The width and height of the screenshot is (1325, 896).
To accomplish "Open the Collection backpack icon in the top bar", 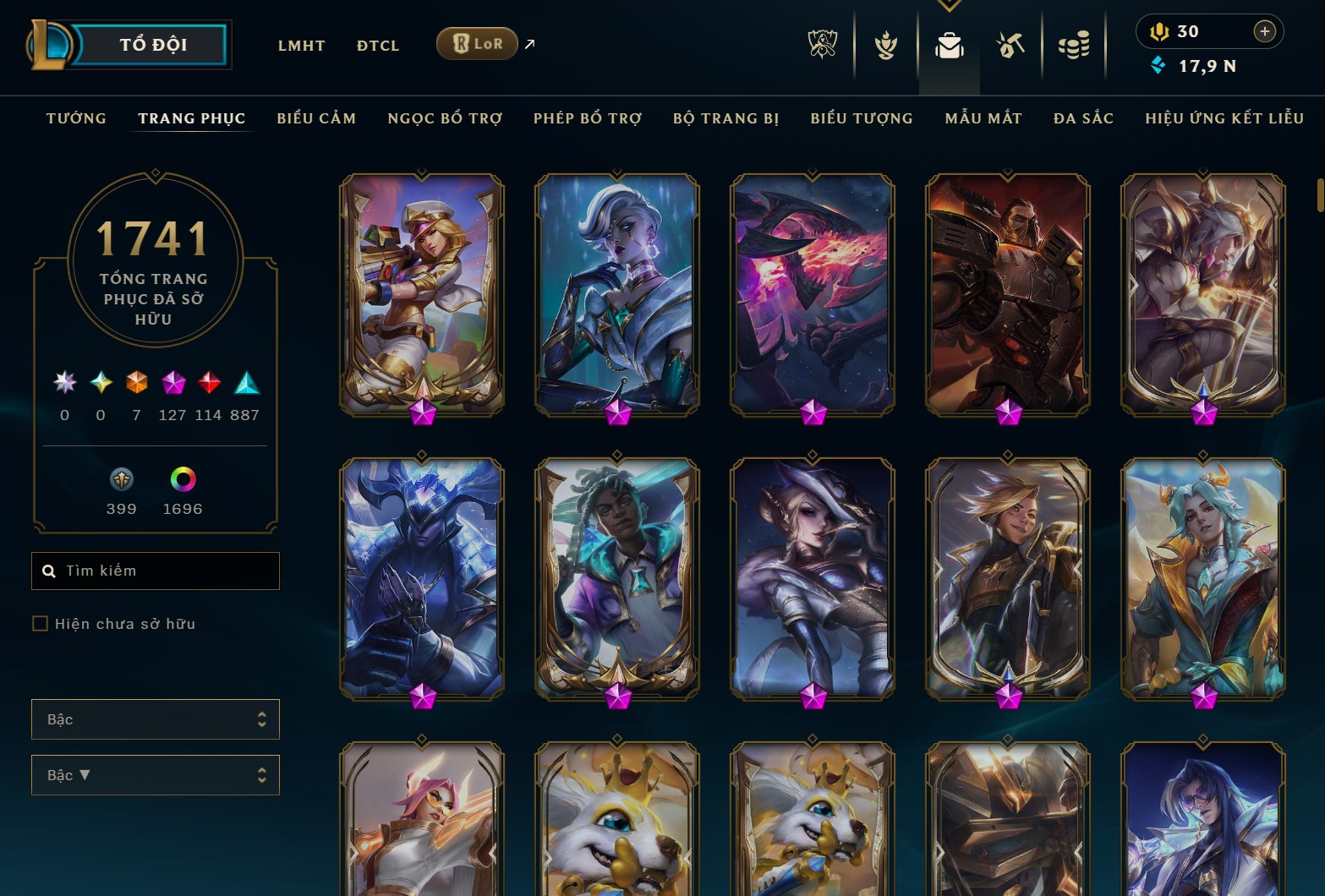I will (x=948, y=46).
